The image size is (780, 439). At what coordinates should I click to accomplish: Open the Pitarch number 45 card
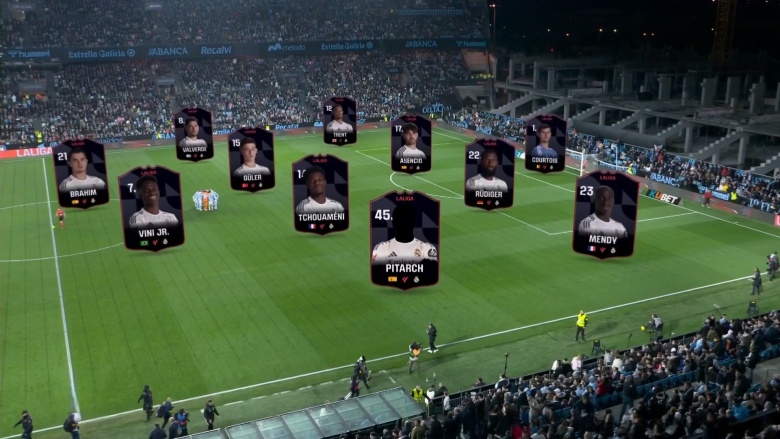click(x=405, y=240)
